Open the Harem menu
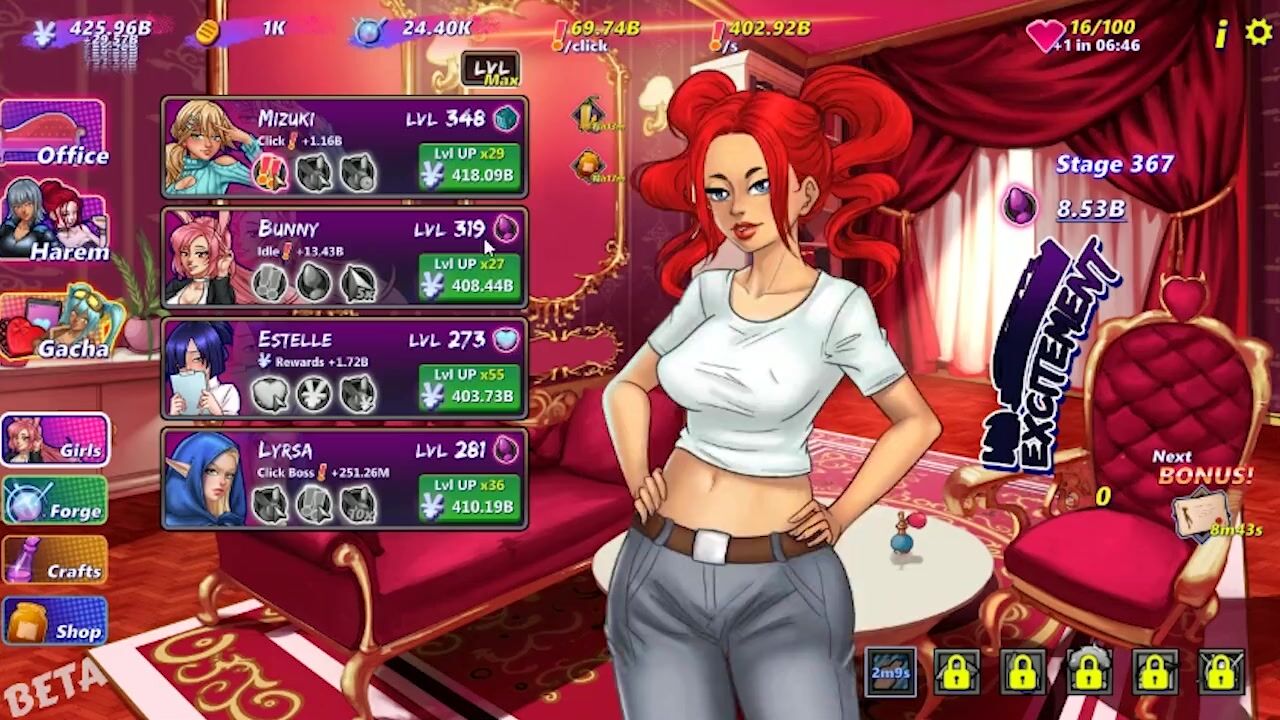Viewport: 1280px width, 720px height. (x=54, y=222)
